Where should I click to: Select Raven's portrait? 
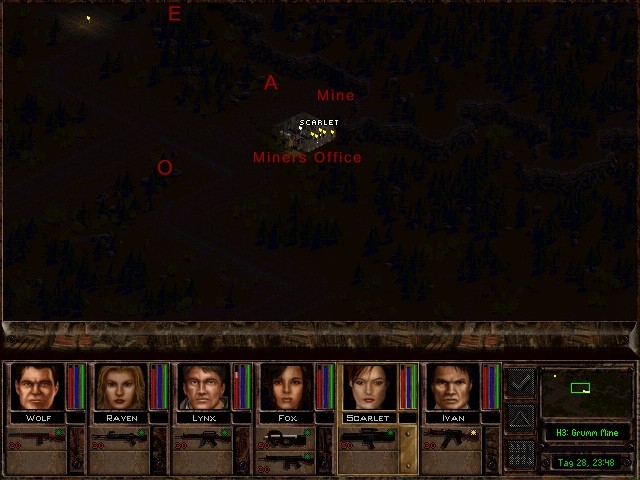tap(120, 386)
